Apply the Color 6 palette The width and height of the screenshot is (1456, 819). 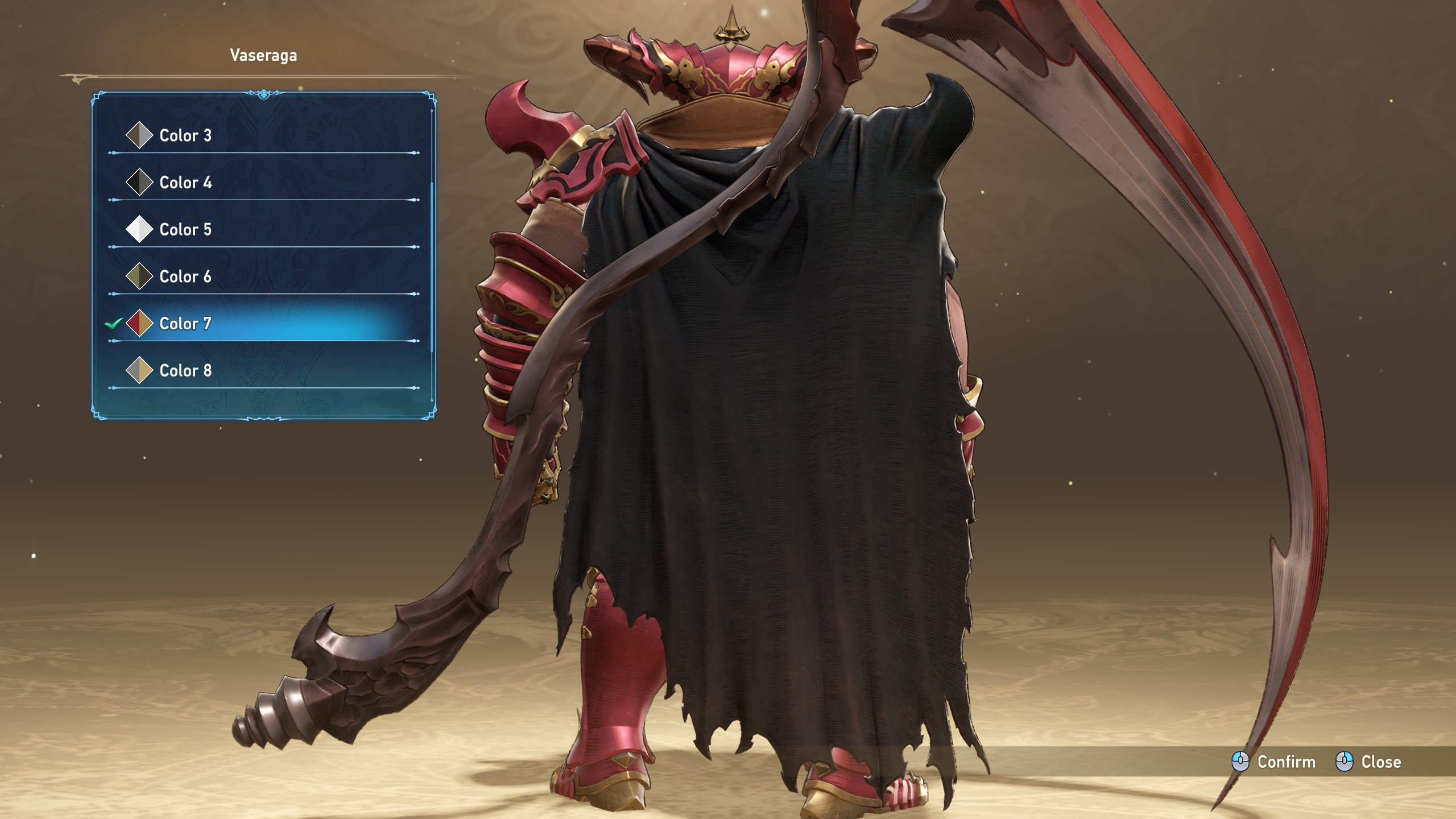pos(185,276)
